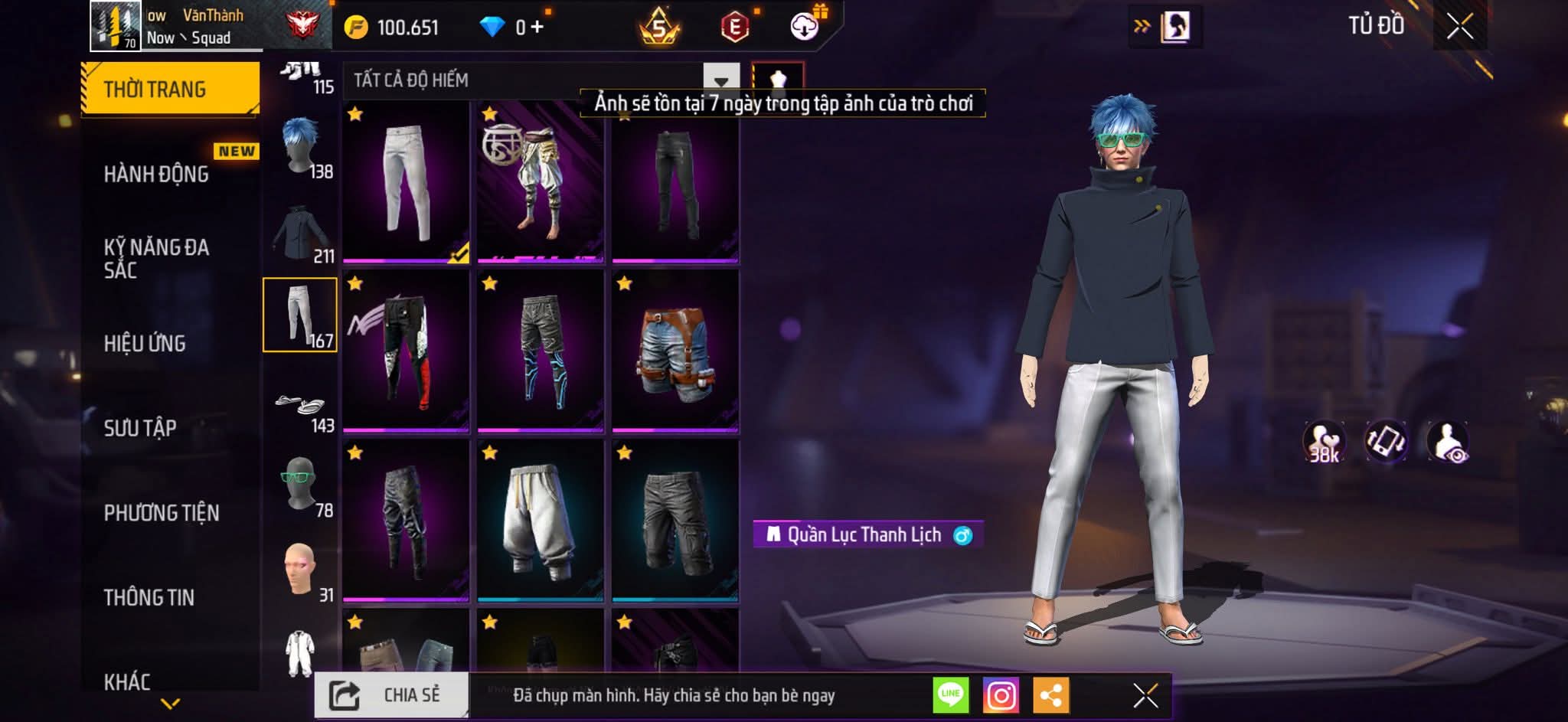Share screenshot via LINE

(950, 695)
